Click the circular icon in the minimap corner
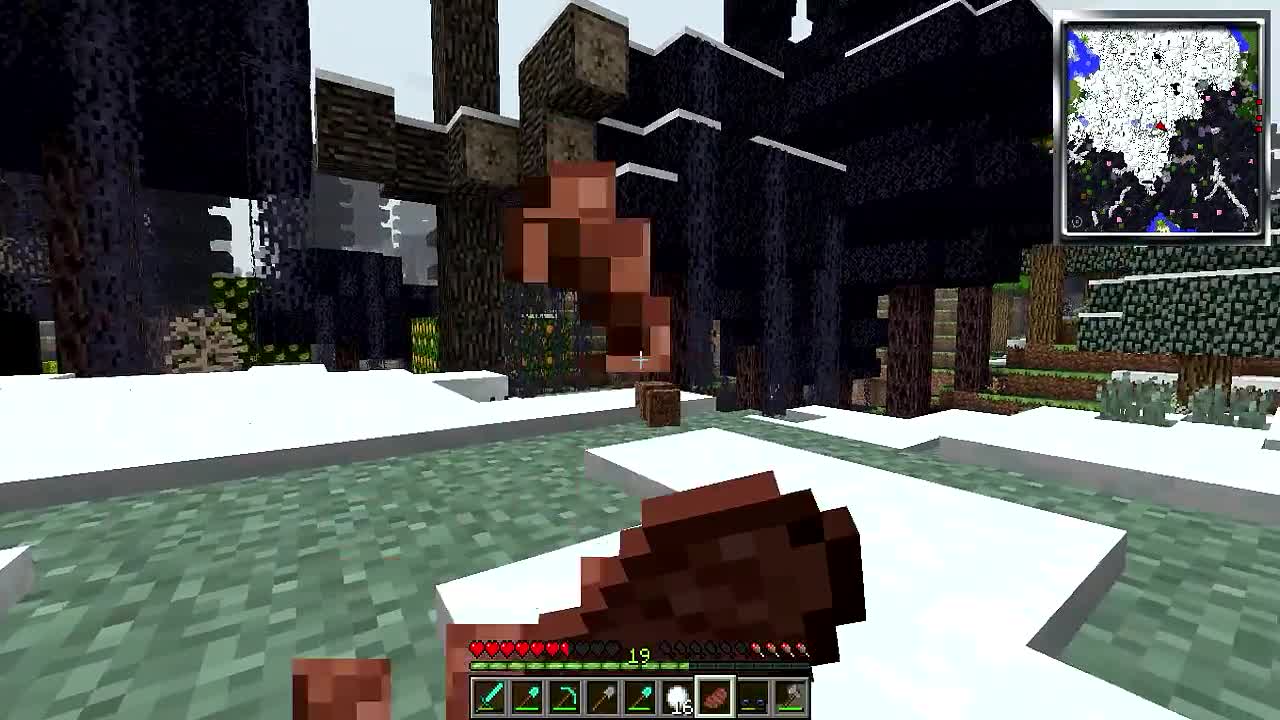 point(1078,222)
